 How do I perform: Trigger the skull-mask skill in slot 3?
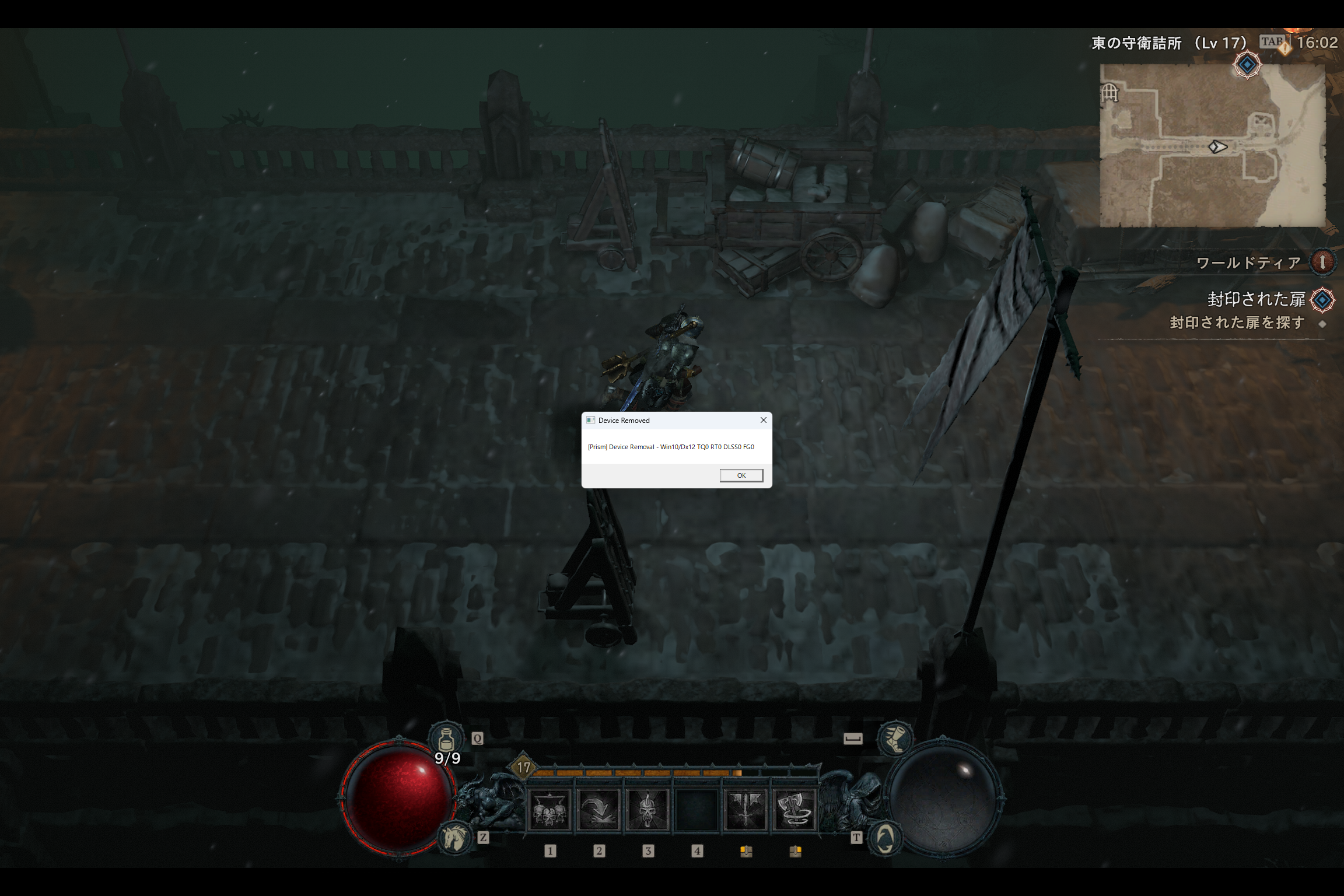coord(647,811)
